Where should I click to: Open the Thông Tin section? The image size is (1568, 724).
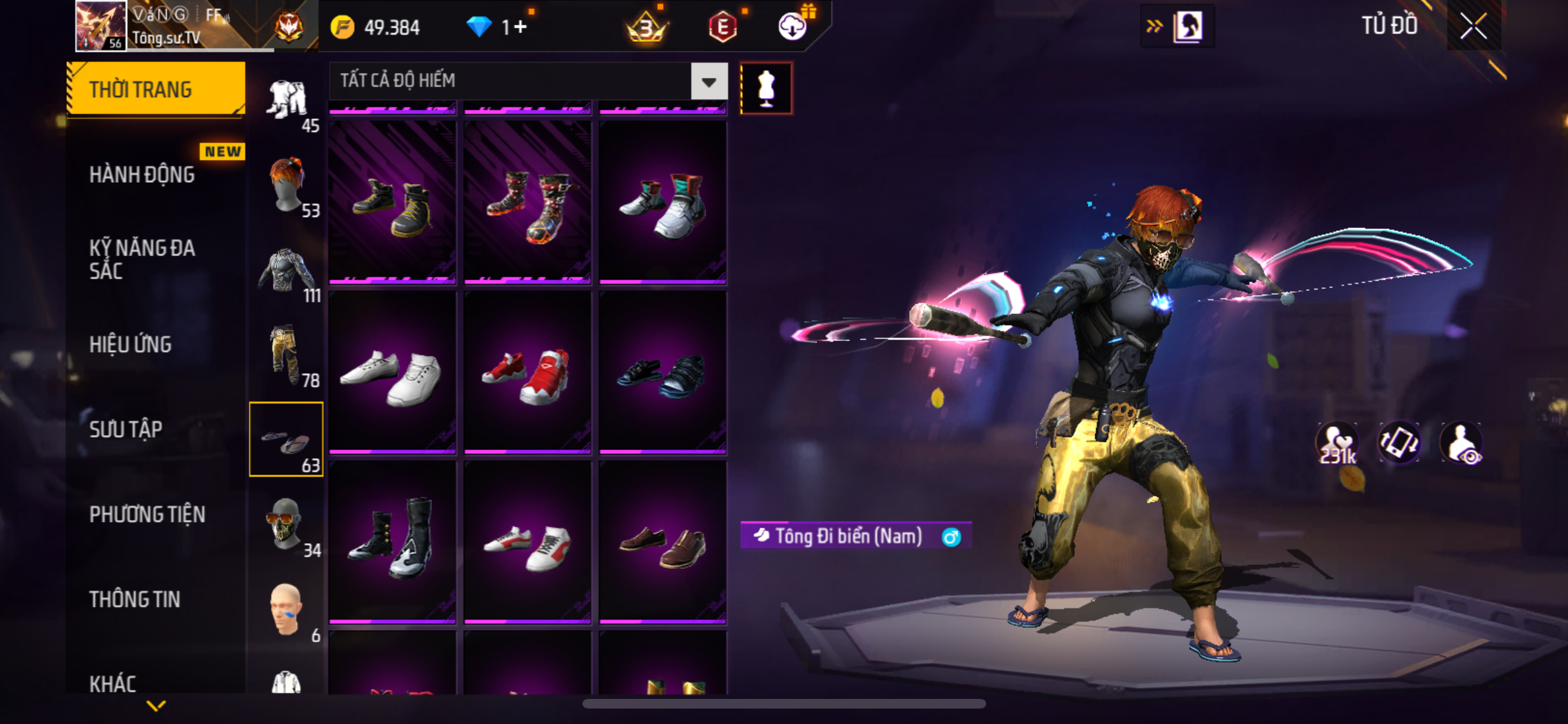coord(135,599)
